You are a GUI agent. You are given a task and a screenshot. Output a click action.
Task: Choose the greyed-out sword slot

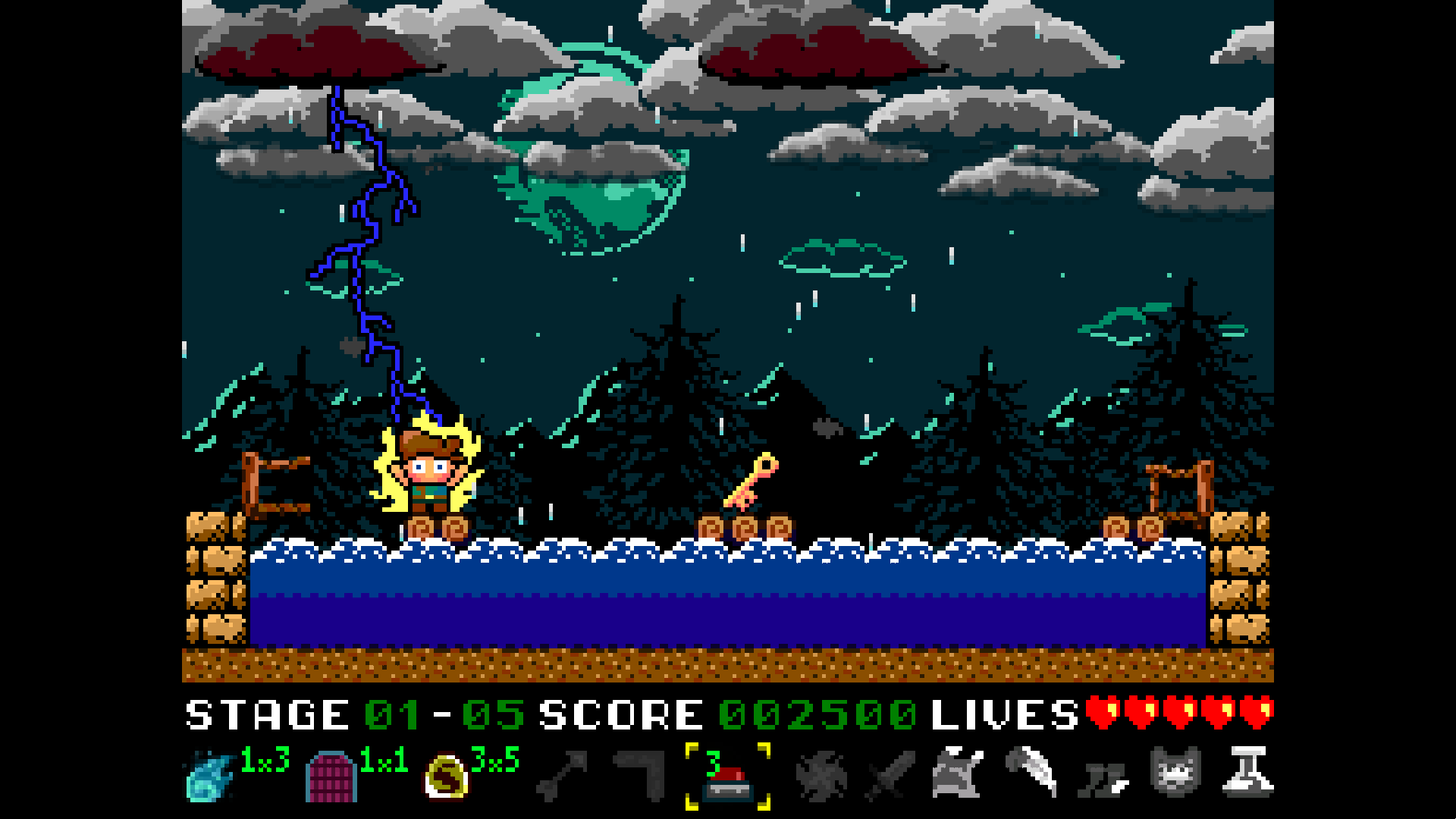point(890,777)
